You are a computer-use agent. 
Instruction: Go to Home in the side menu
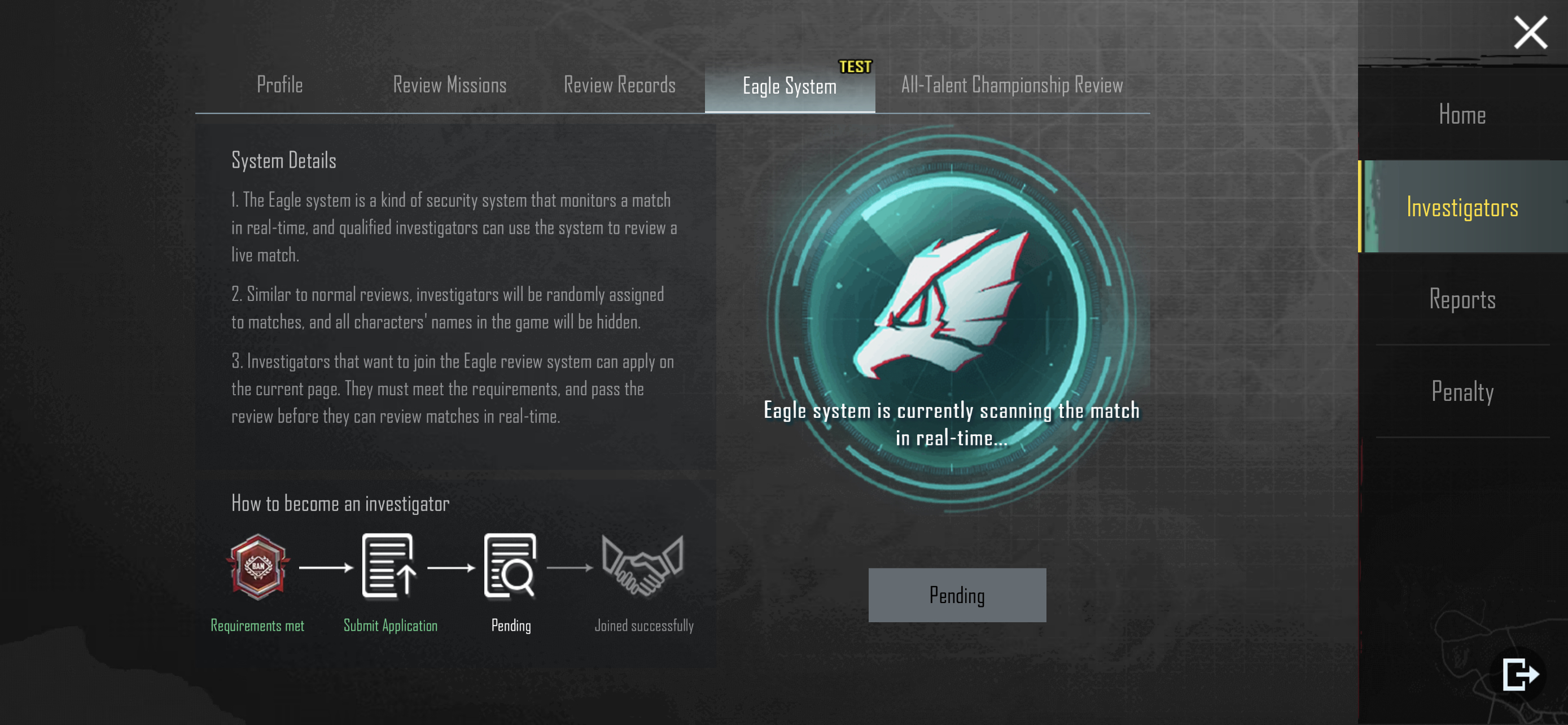pos(1462,115)
